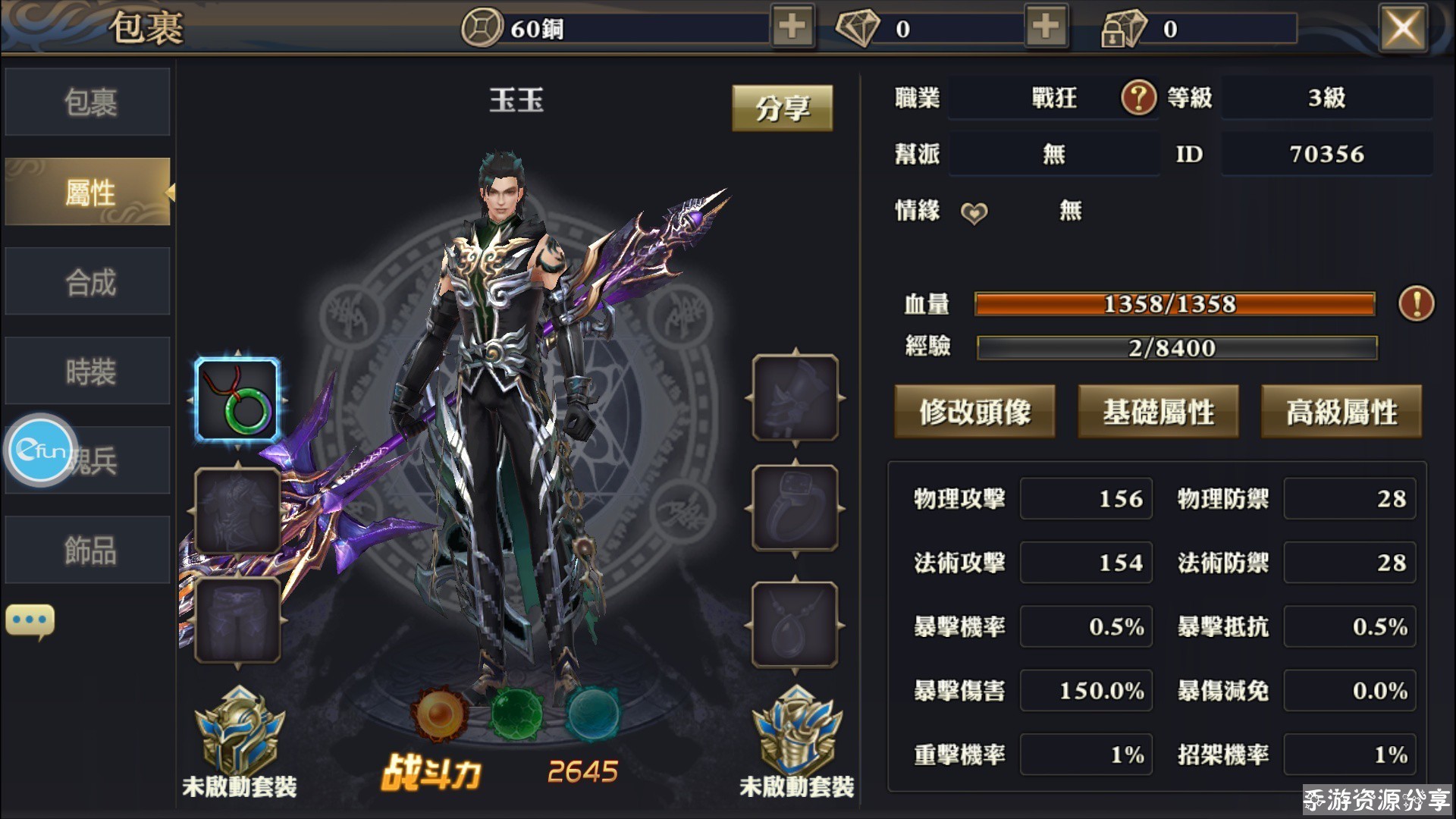This screenshot has width=1456, height=819.
Task: Show the 高級屬性 advanced attributes
Action: pyautogui.click(x=1341, y=412)
